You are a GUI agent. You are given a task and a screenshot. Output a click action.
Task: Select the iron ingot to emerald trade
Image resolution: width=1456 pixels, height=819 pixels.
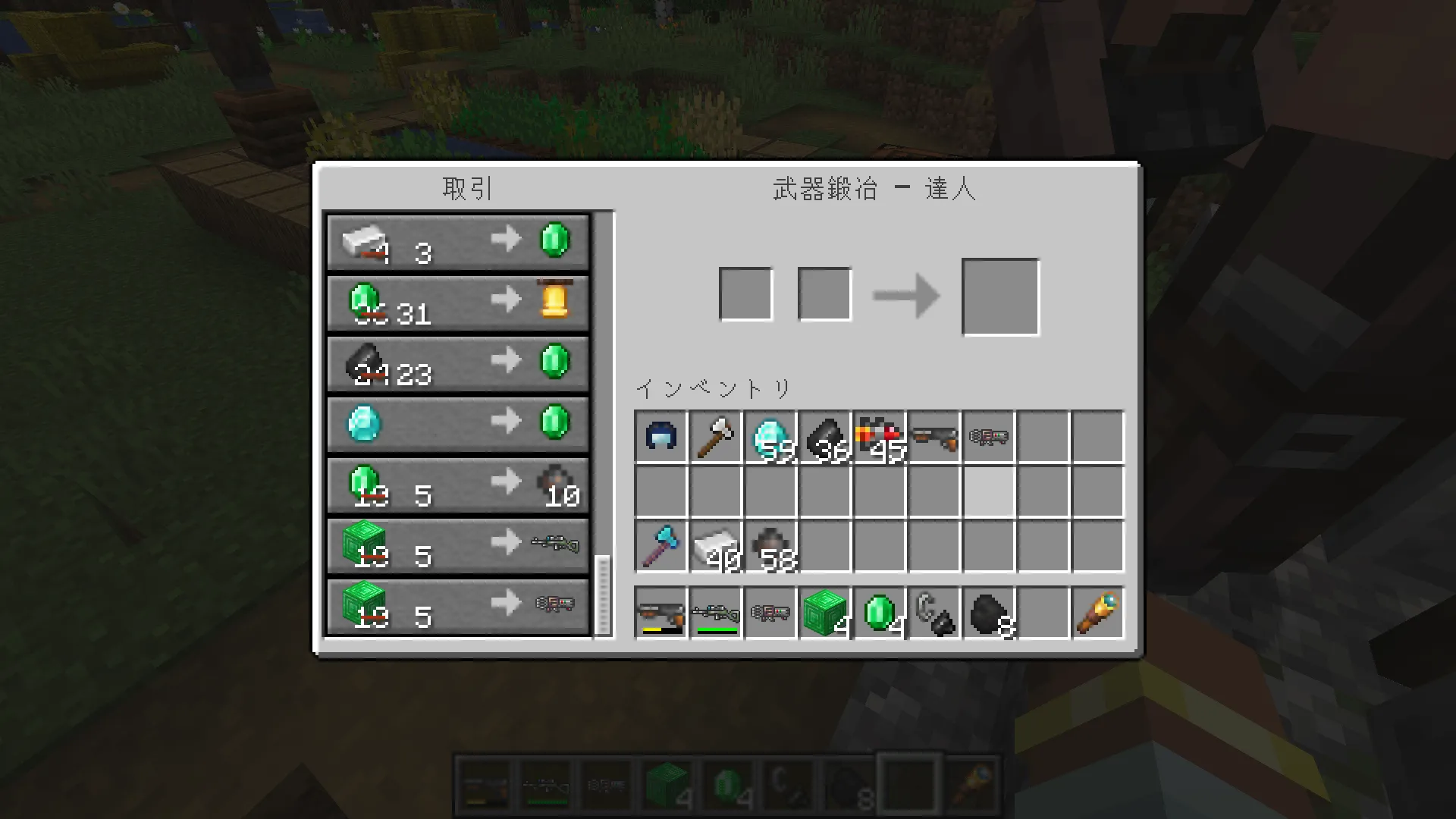(x=455, y=241)
